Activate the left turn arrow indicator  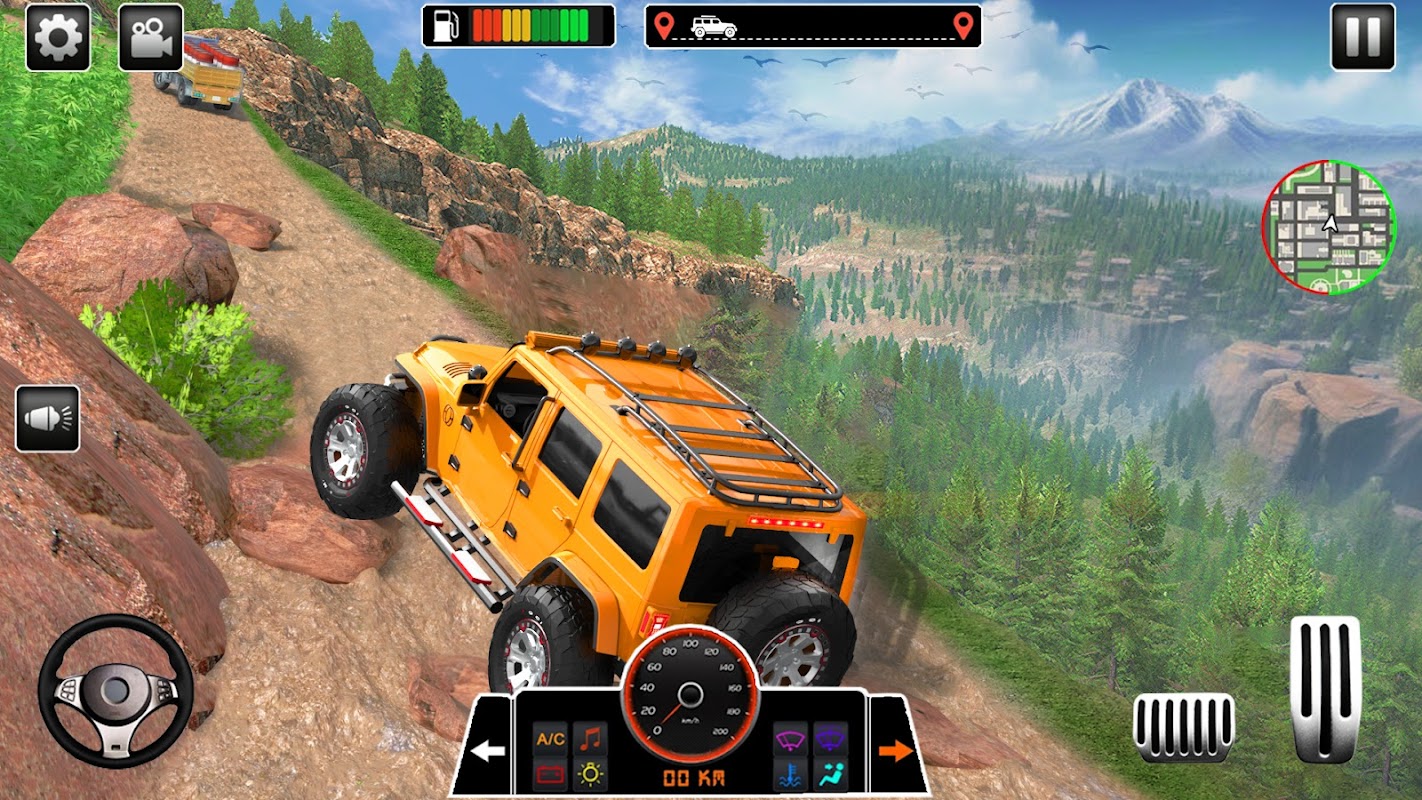click(x=488, y=750)
